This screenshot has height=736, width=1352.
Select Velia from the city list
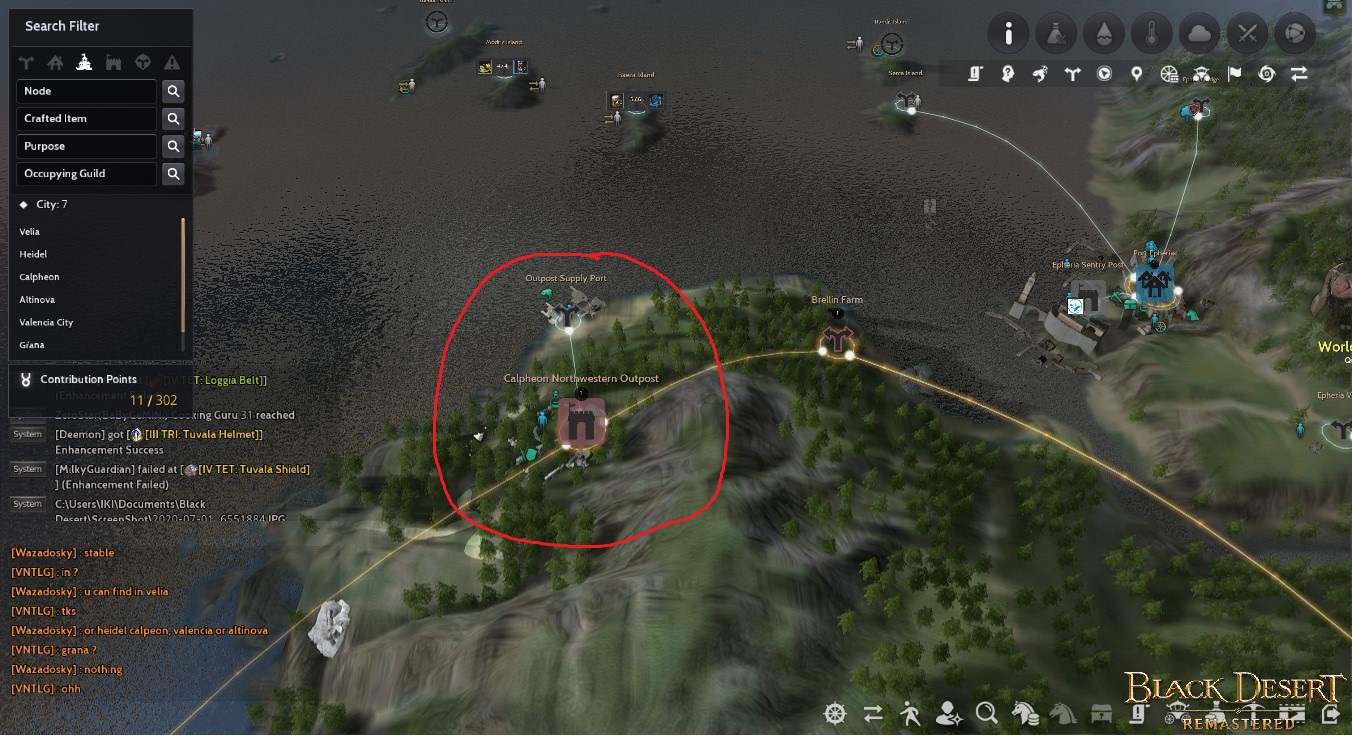point(30,231)
